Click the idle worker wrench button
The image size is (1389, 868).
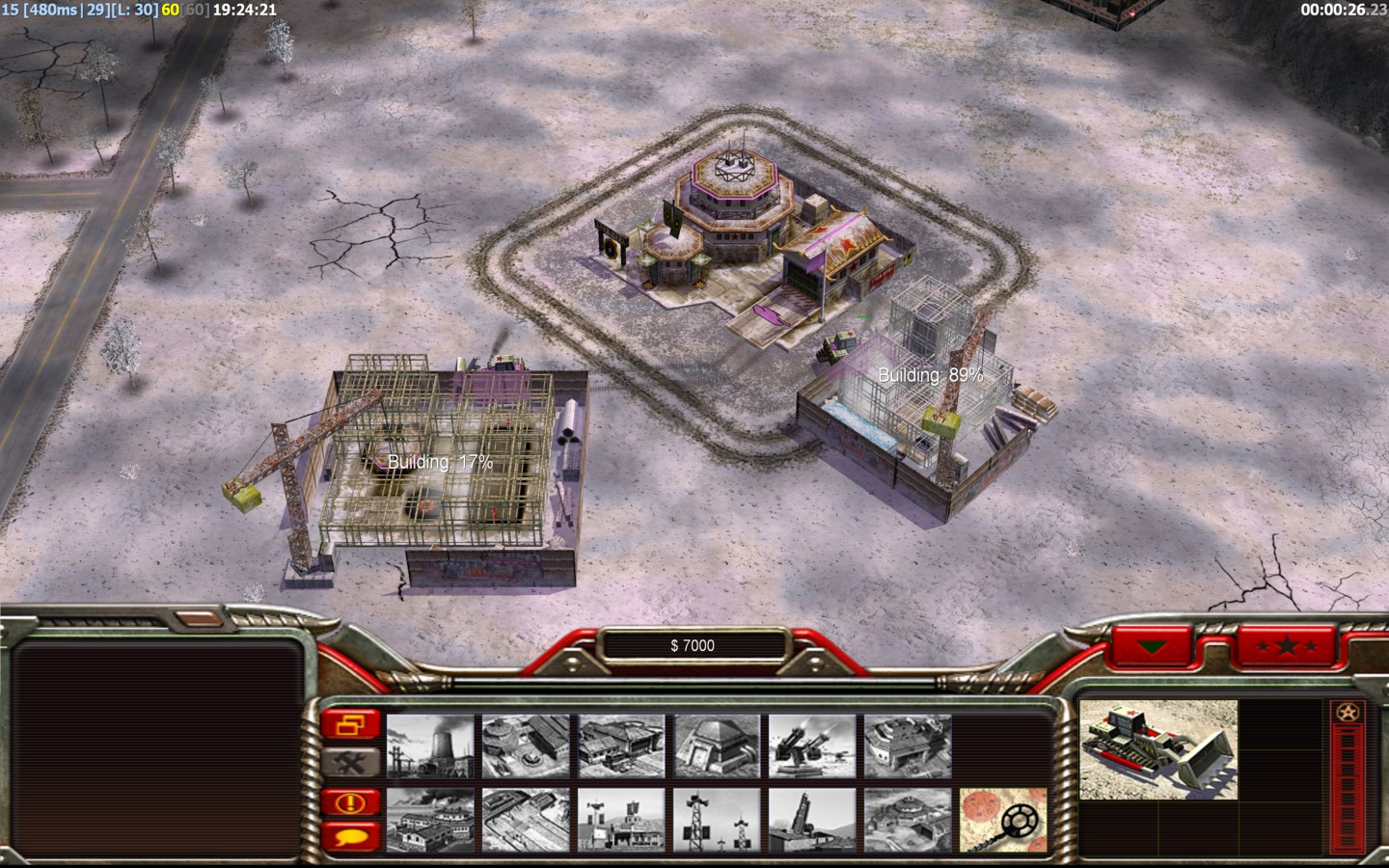click(351, 762)
